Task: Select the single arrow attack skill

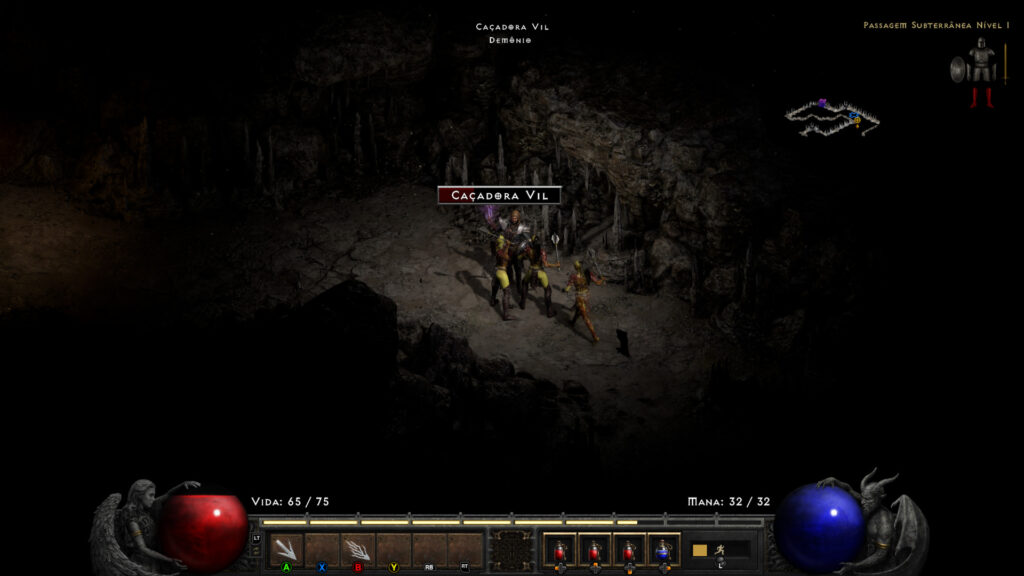Action: click(286, 549)
